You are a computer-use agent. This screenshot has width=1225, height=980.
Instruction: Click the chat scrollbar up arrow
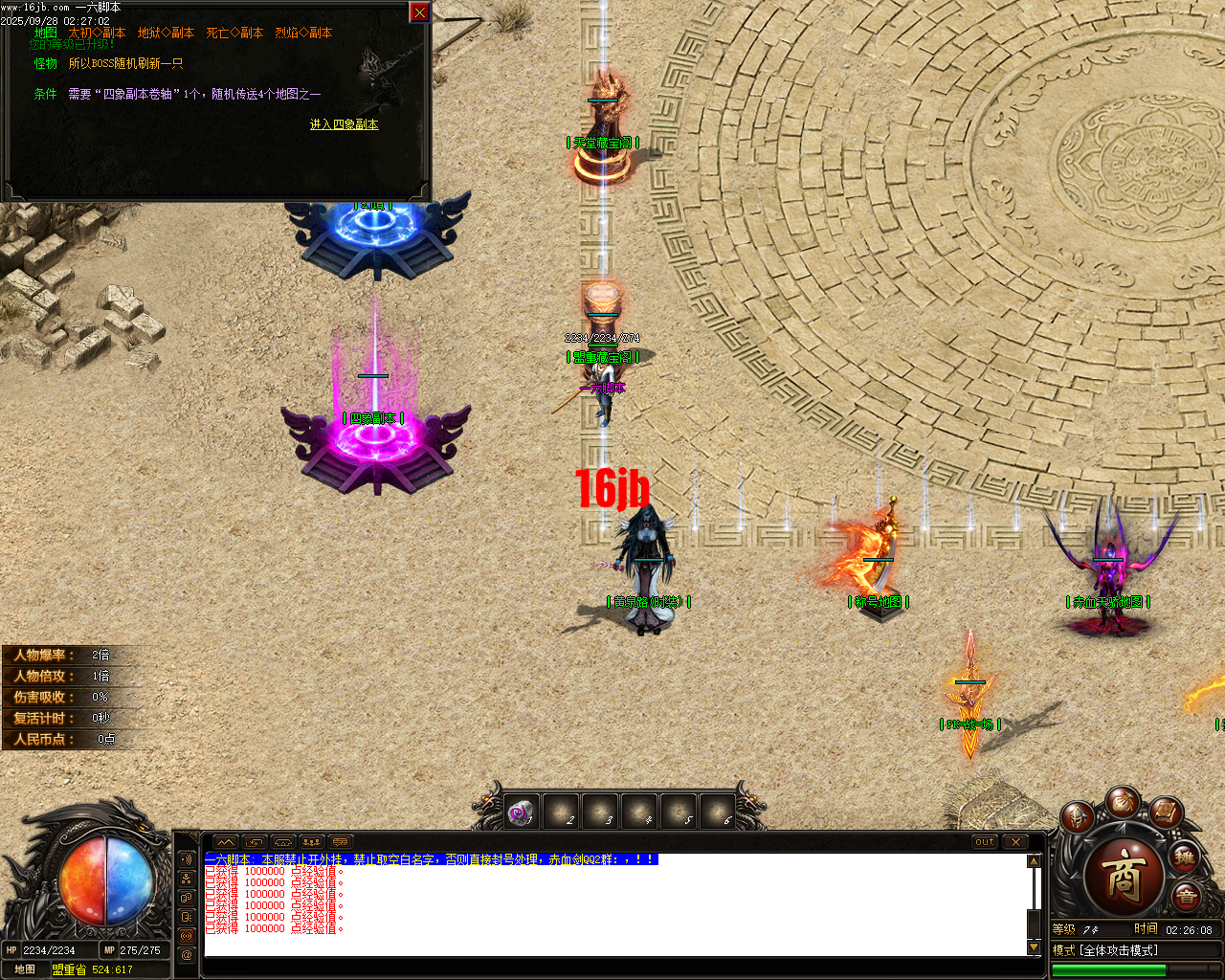tap(1036, 859)
